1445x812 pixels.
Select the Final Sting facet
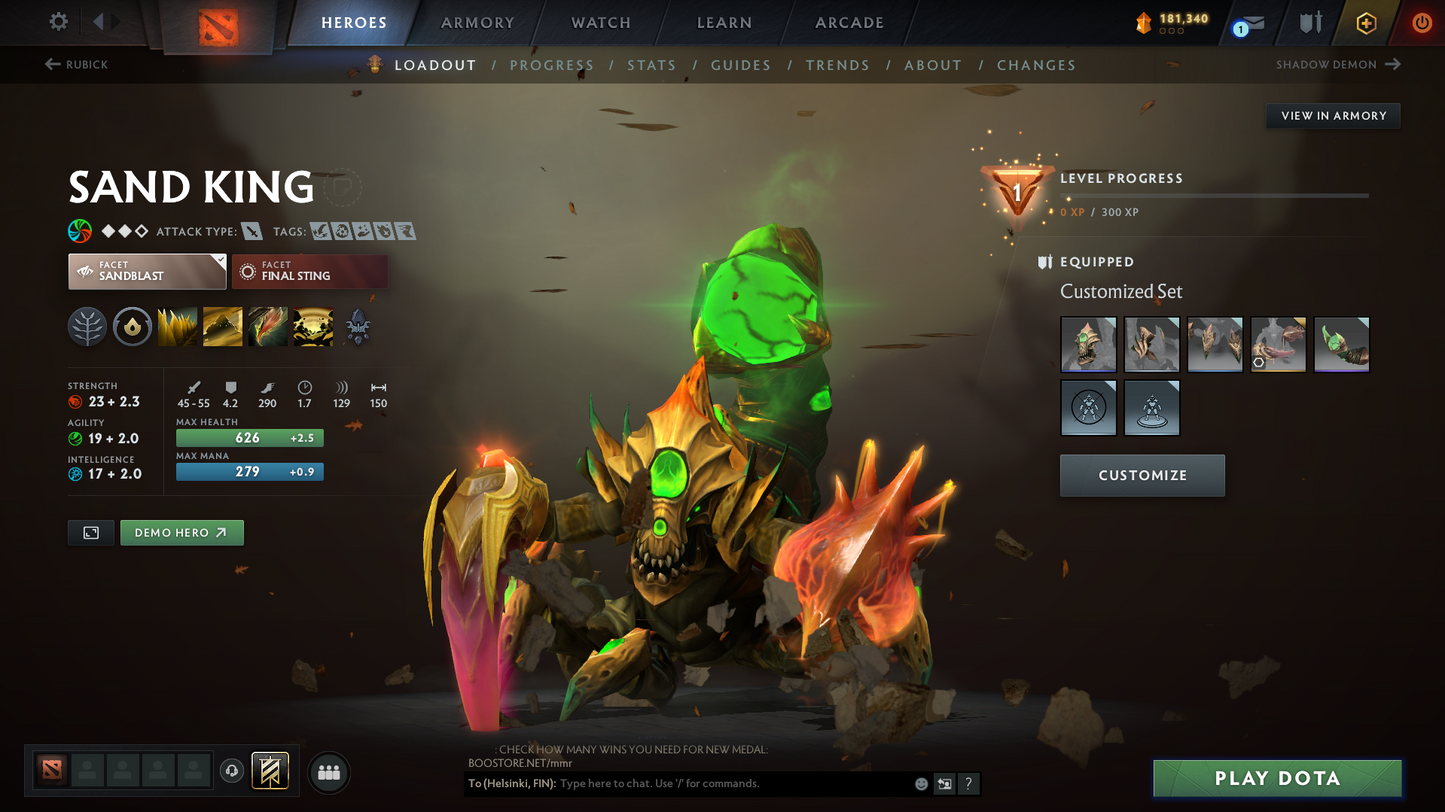(x=310, y=271)
